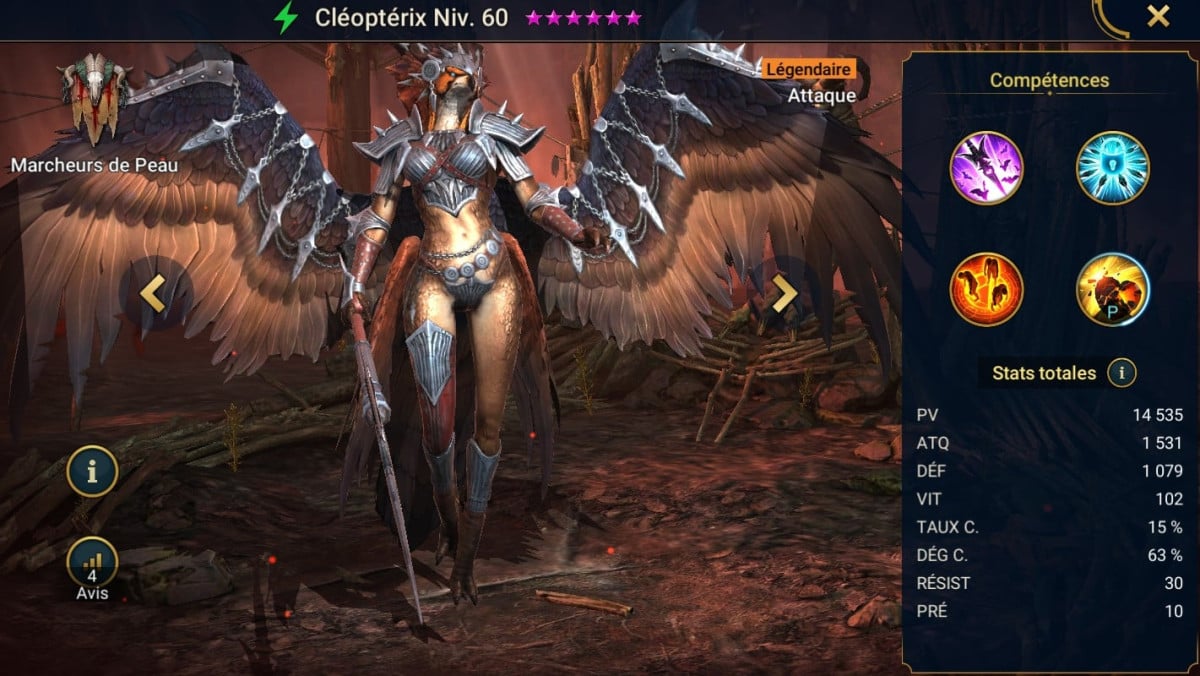The width and height of the screenshot is (1200, 676).
Task: Open the champion info button
Action: tap(92, 471)
